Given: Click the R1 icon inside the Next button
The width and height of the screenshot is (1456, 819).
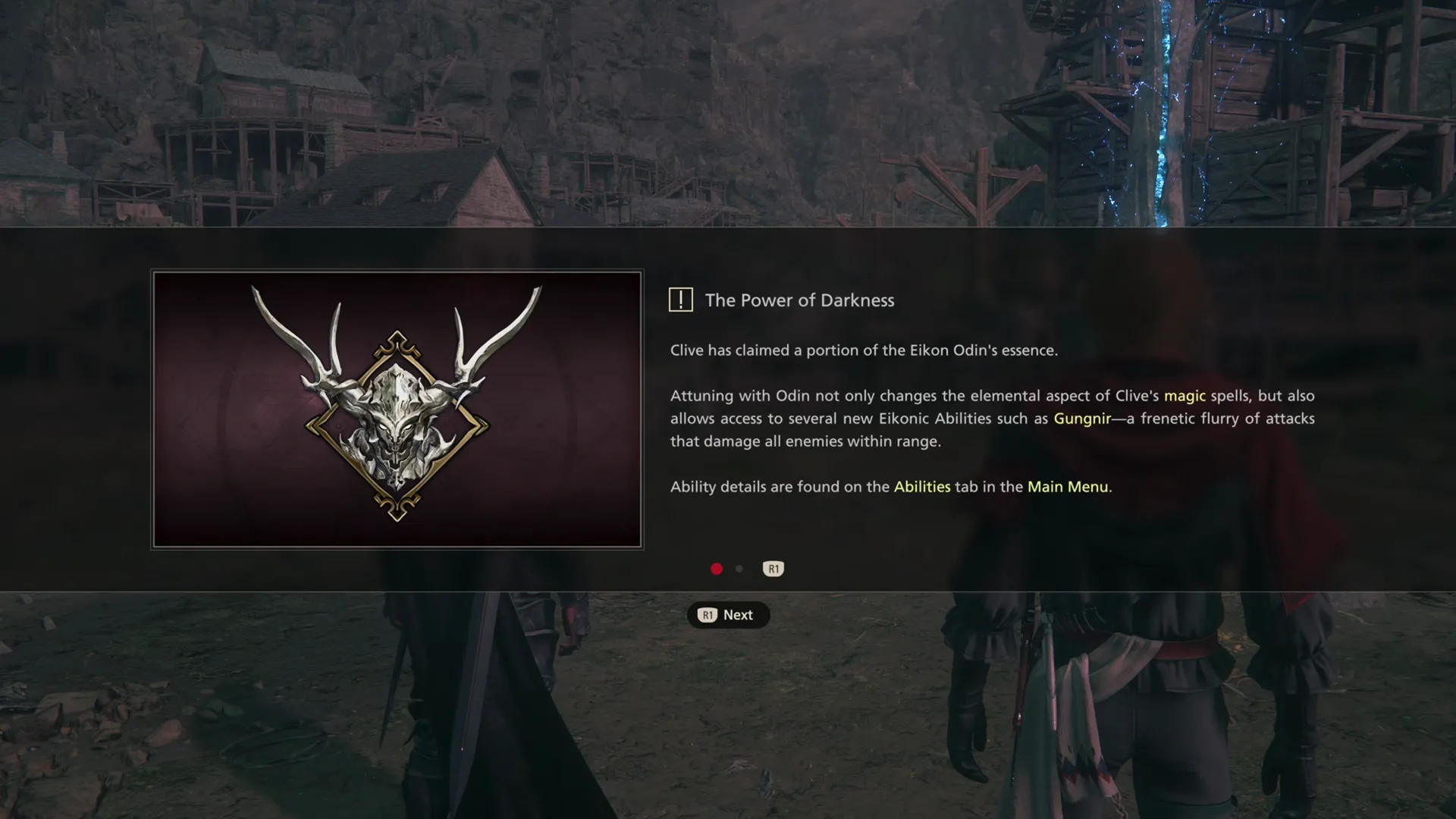Looking at the screenshot, I should (x=708, y=615).
